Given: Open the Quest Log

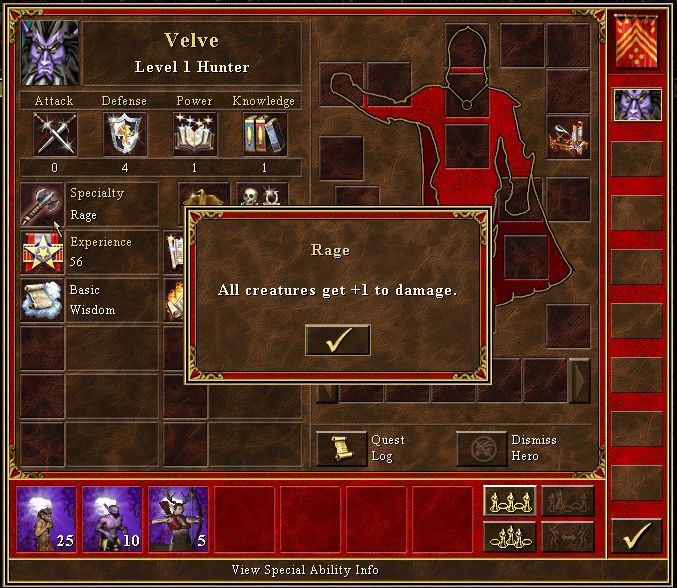Looking at the screenshot, I should (x=342, y=448).
